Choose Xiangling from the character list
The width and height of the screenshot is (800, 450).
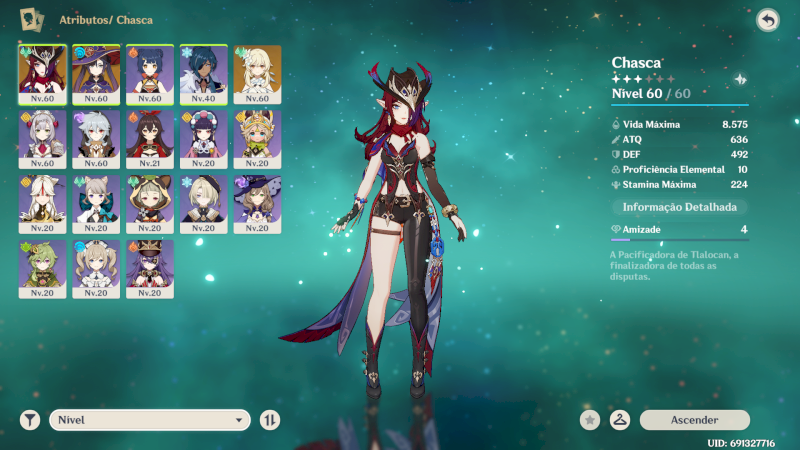(150, 74)
